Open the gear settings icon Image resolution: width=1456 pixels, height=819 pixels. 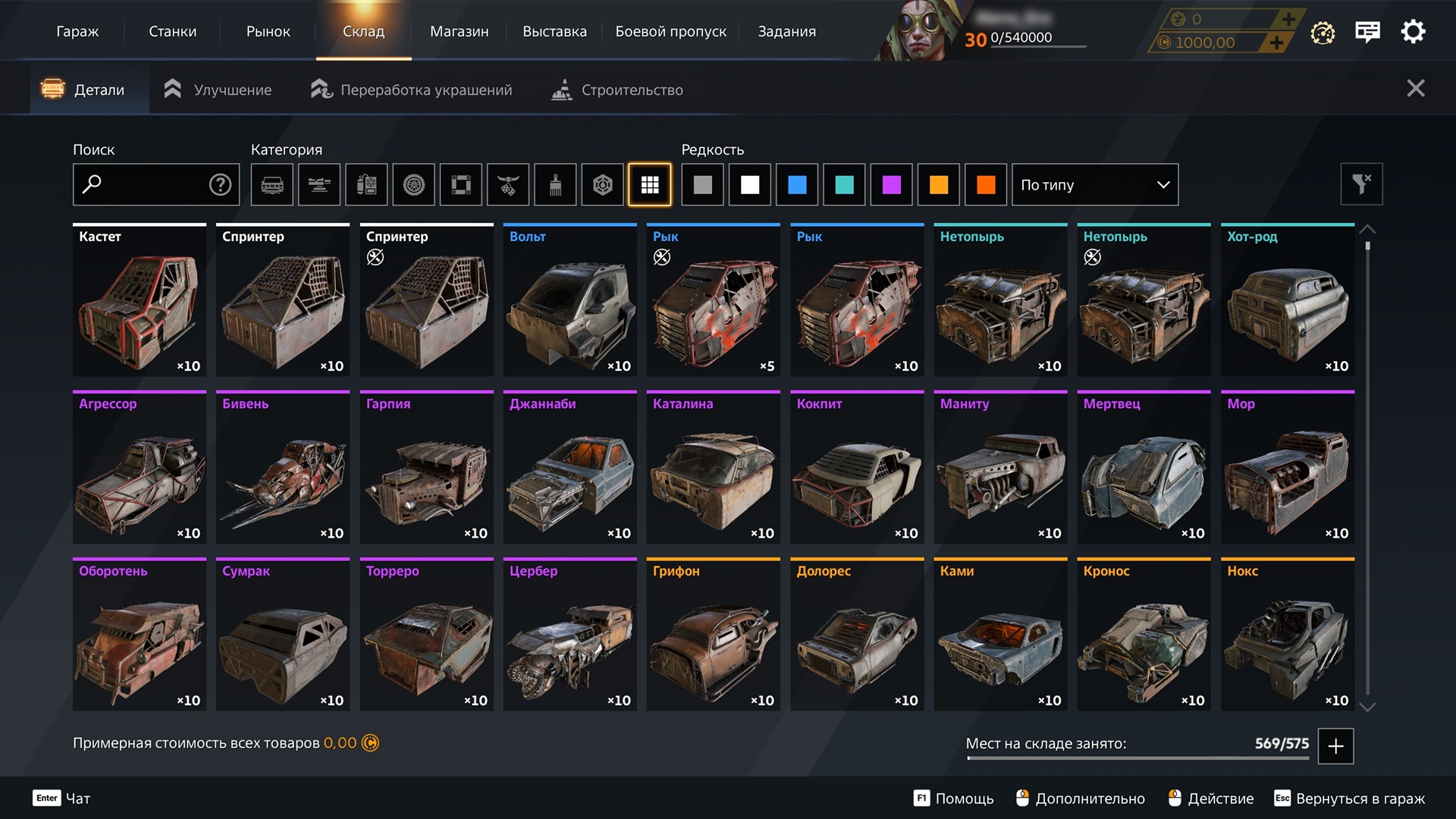point(1413,32)
